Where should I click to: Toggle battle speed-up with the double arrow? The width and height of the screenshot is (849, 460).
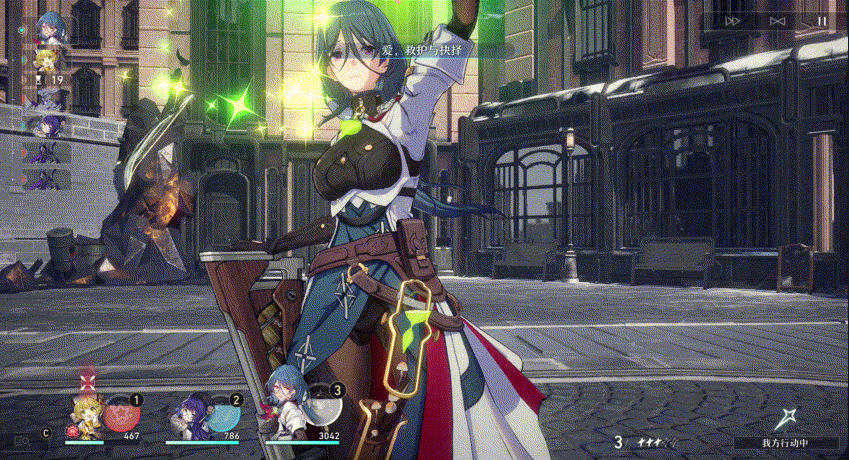coord(733,20)
